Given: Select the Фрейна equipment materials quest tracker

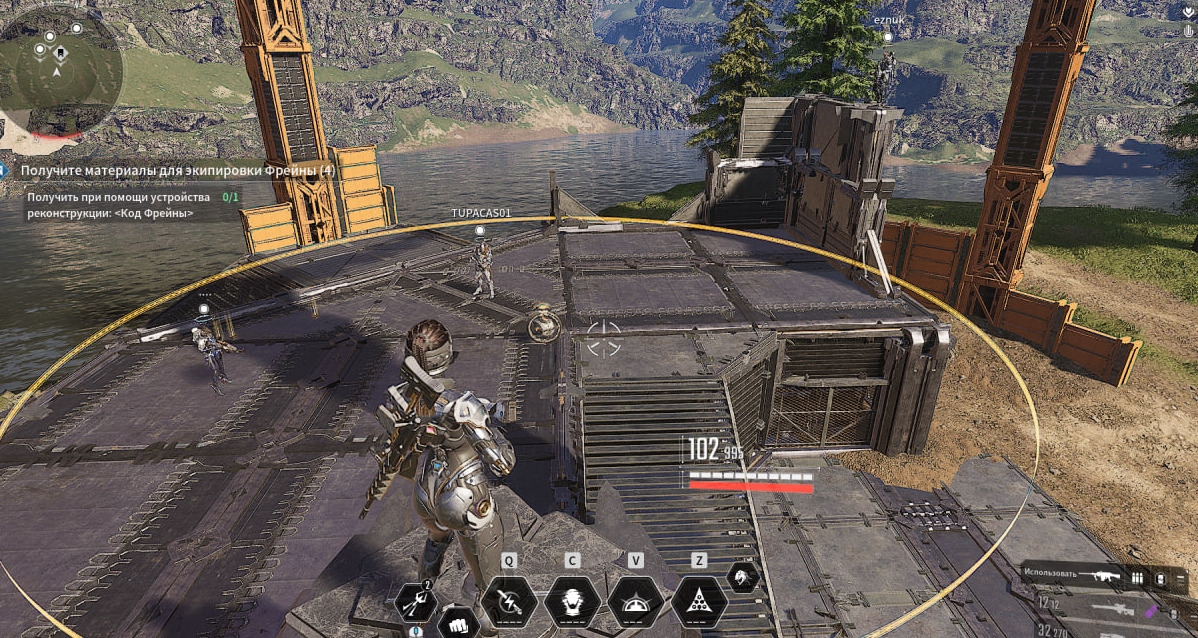Looking at the screenshot, I should (x=178, y=171).
